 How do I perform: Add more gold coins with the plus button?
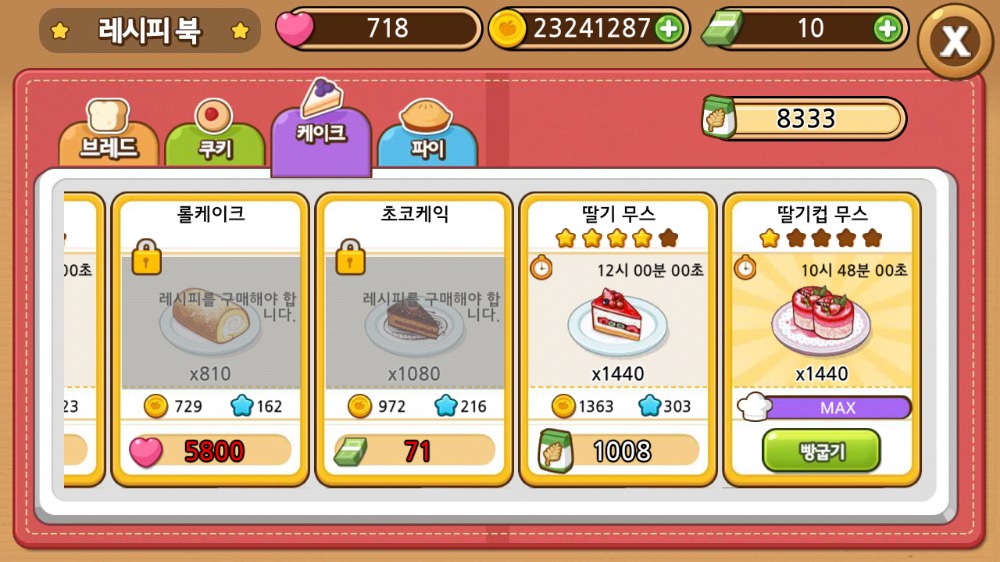(x=668, y=29)
